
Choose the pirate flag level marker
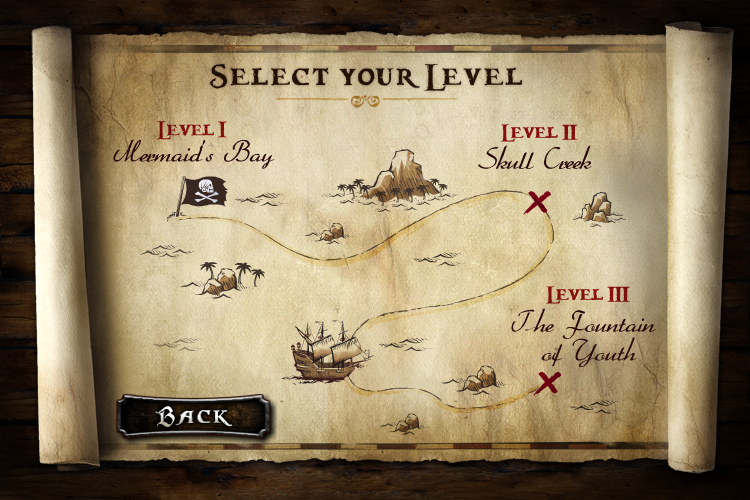click(x=204, y=191)
